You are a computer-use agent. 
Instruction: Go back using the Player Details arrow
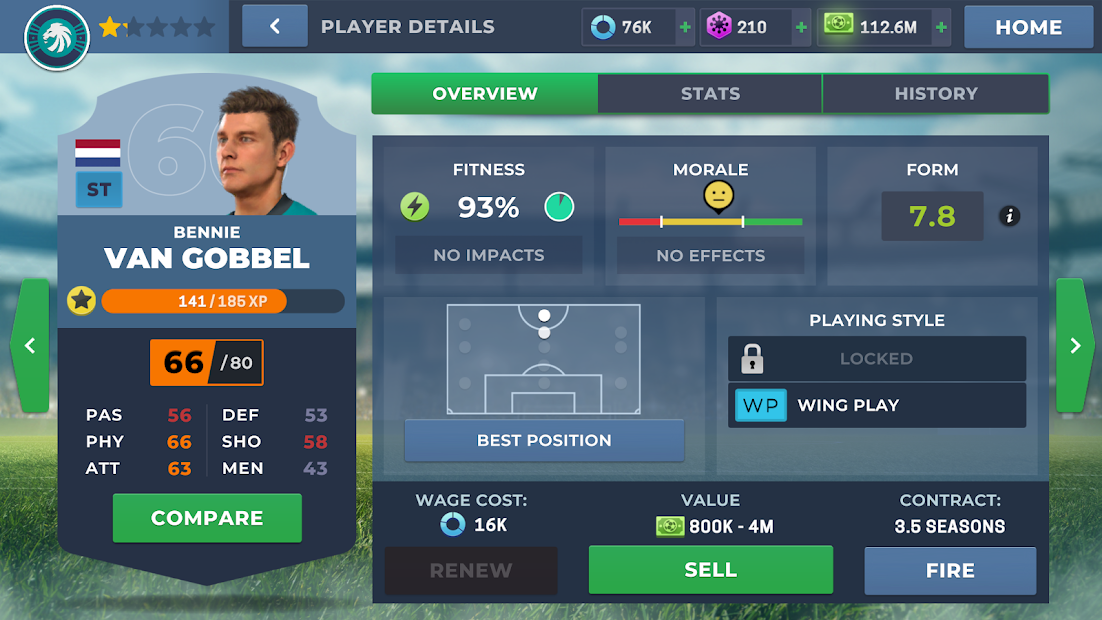point(274,27)
